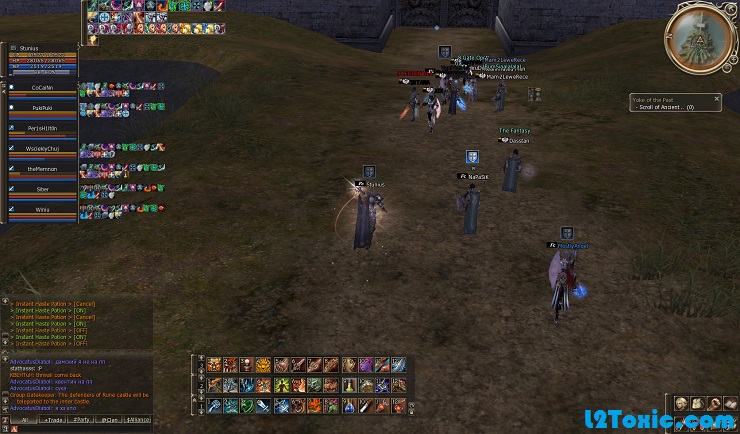The width and height of the screenshot is (740, 434).
Task: Select the #Party chat tab
Action: [x=81, y=419]
